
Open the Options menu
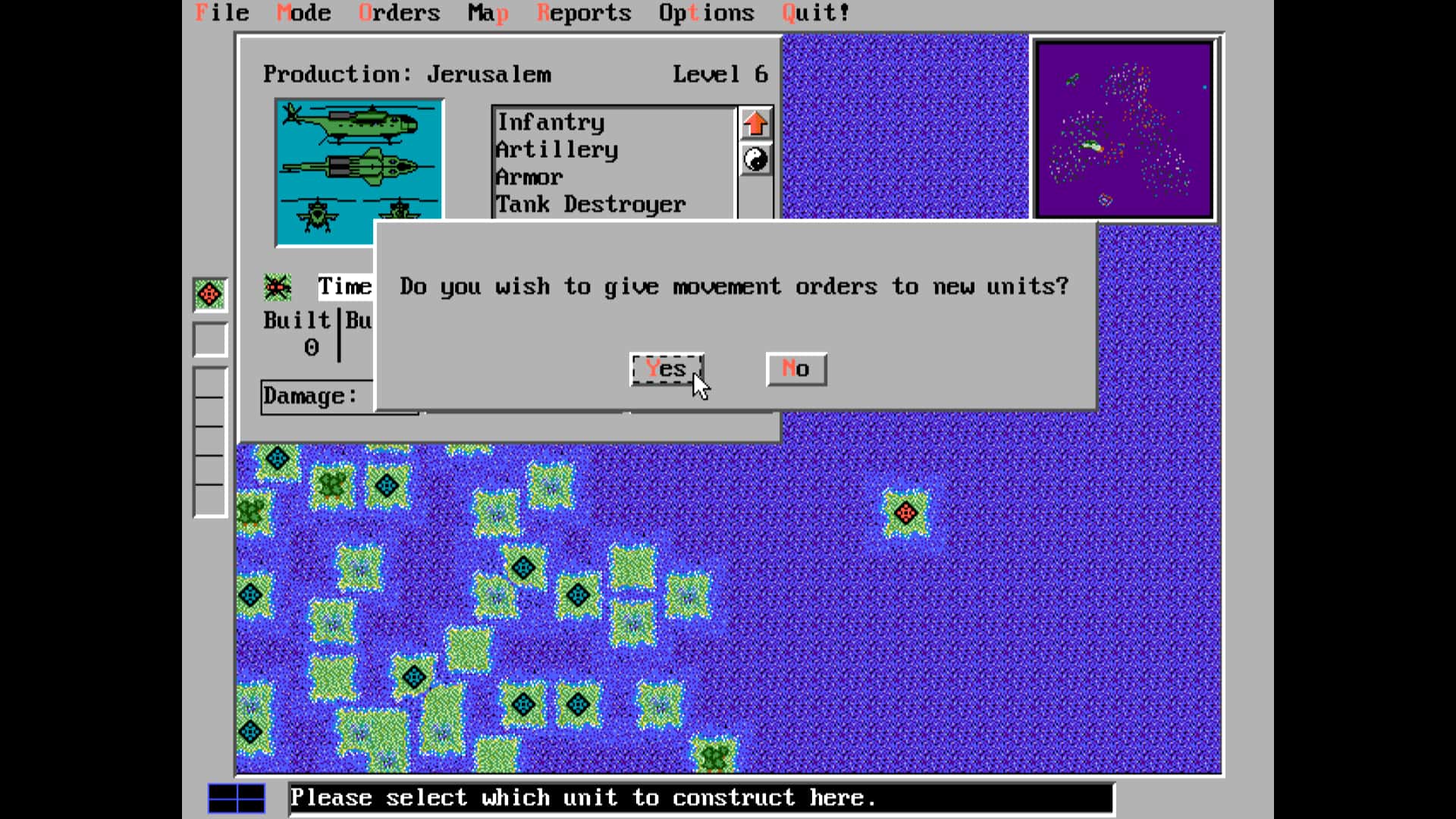(x=706, y=12)
